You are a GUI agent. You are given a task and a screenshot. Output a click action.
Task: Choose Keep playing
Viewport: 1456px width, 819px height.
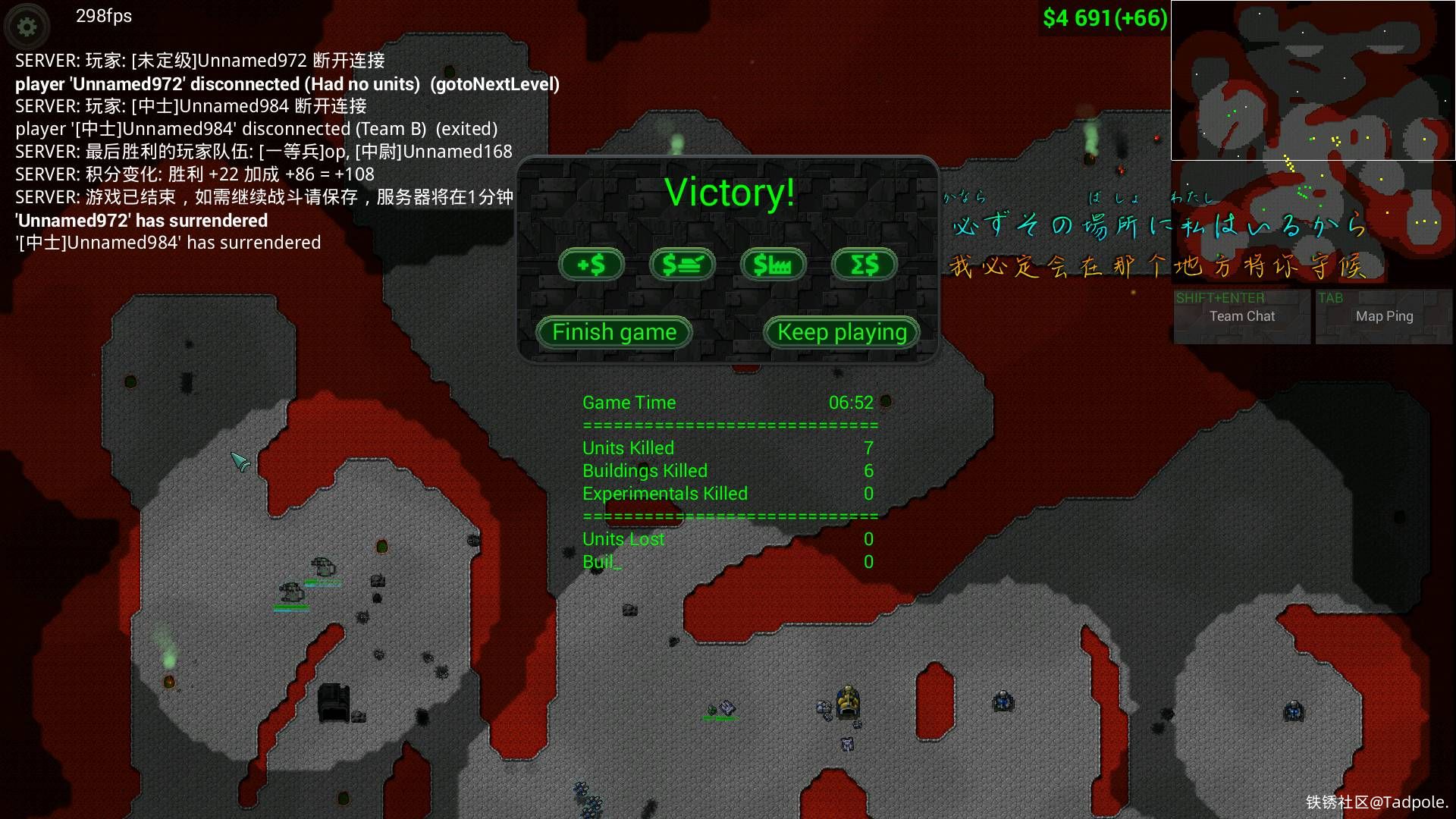pos(842,332)
